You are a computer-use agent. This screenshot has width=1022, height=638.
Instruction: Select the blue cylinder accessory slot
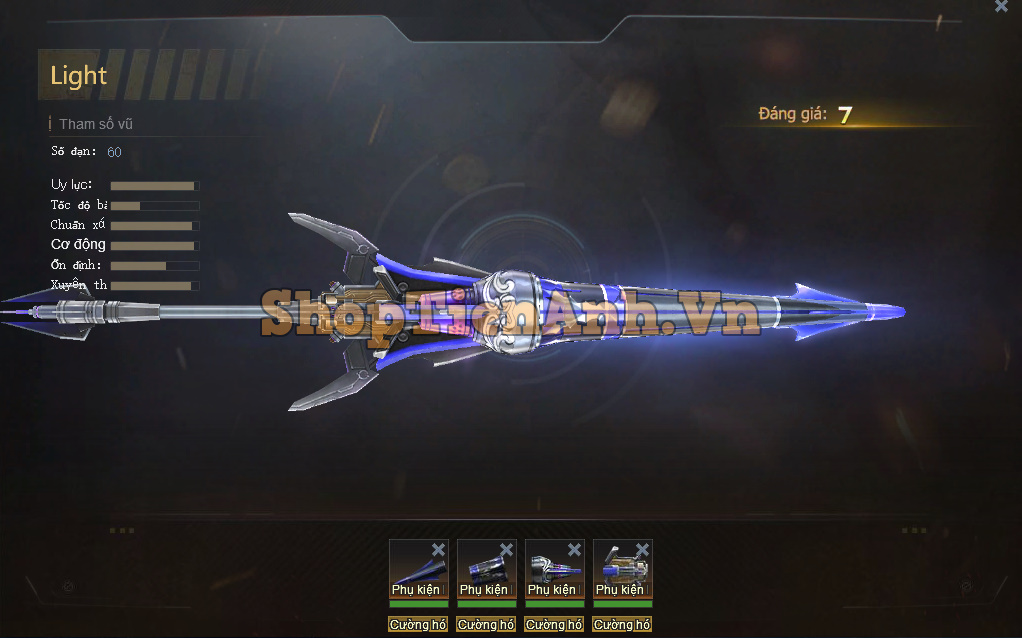coord(486,569)
